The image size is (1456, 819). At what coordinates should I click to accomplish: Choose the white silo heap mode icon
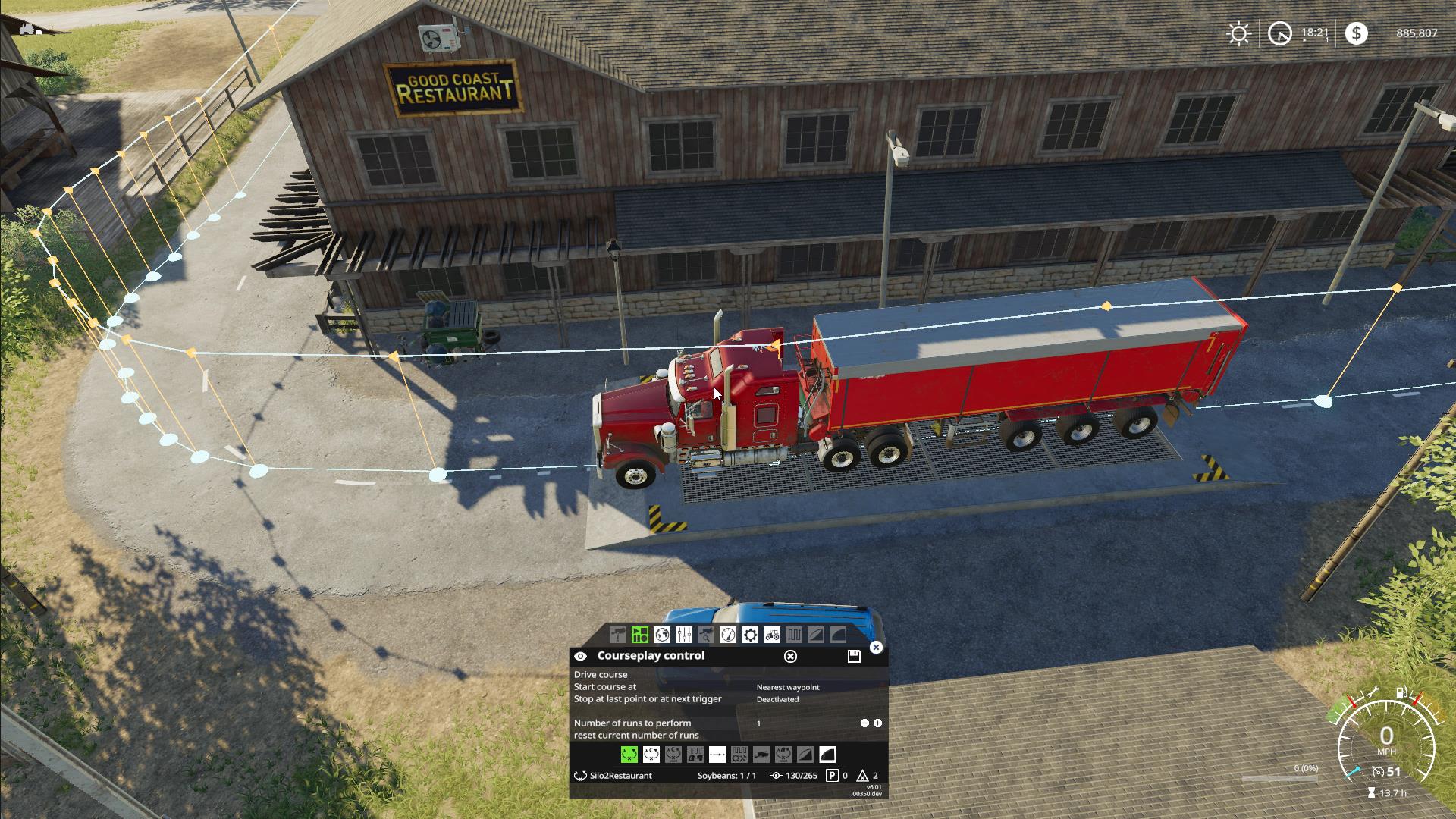(x=827, y=755)
